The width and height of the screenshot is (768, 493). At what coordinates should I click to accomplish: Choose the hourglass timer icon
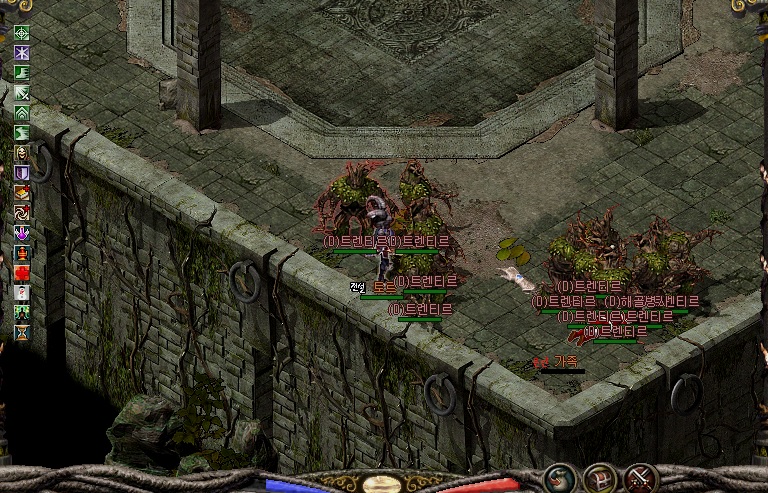pos(21,333)
